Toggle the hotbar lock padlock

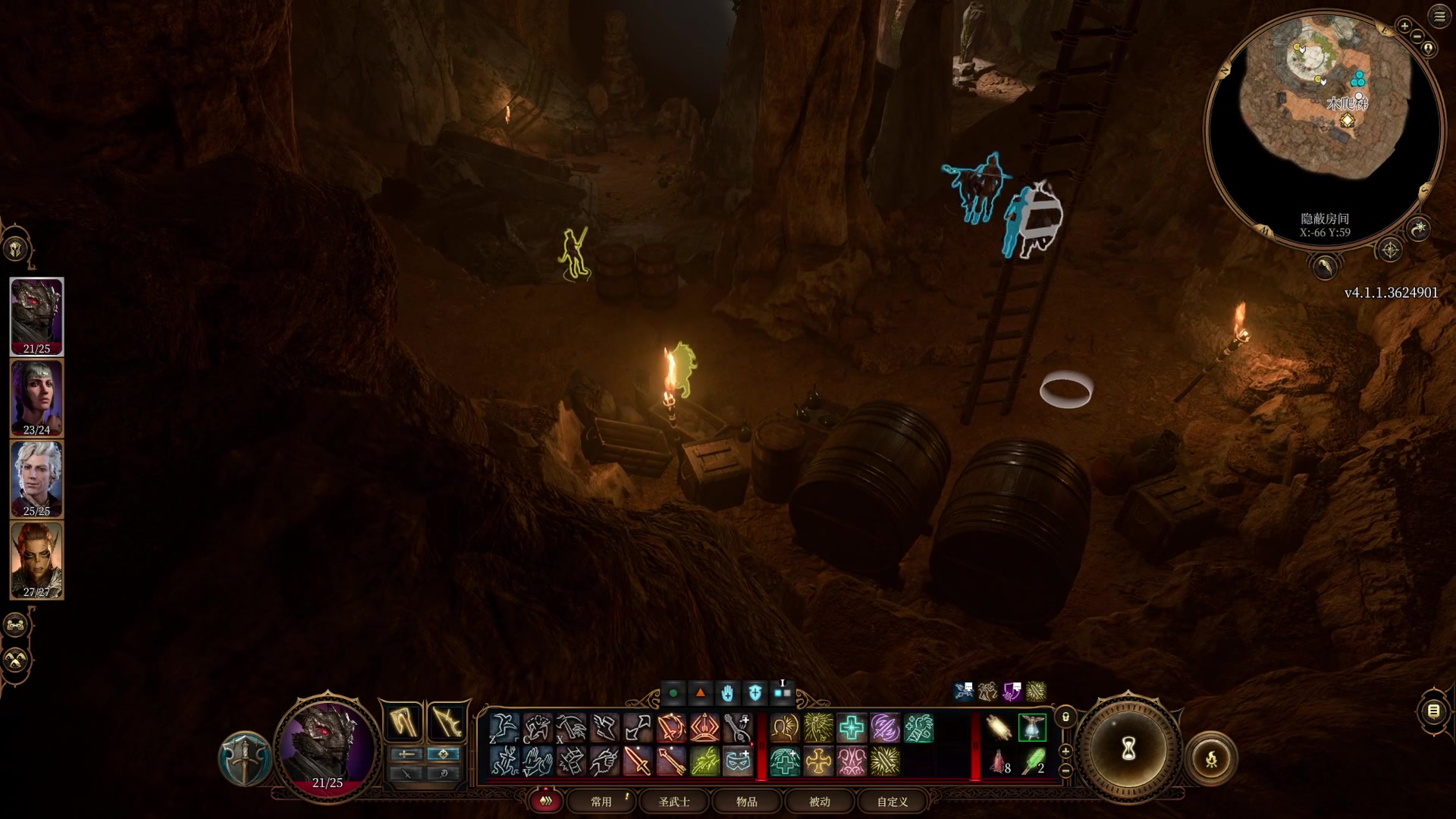[1065, 717]
